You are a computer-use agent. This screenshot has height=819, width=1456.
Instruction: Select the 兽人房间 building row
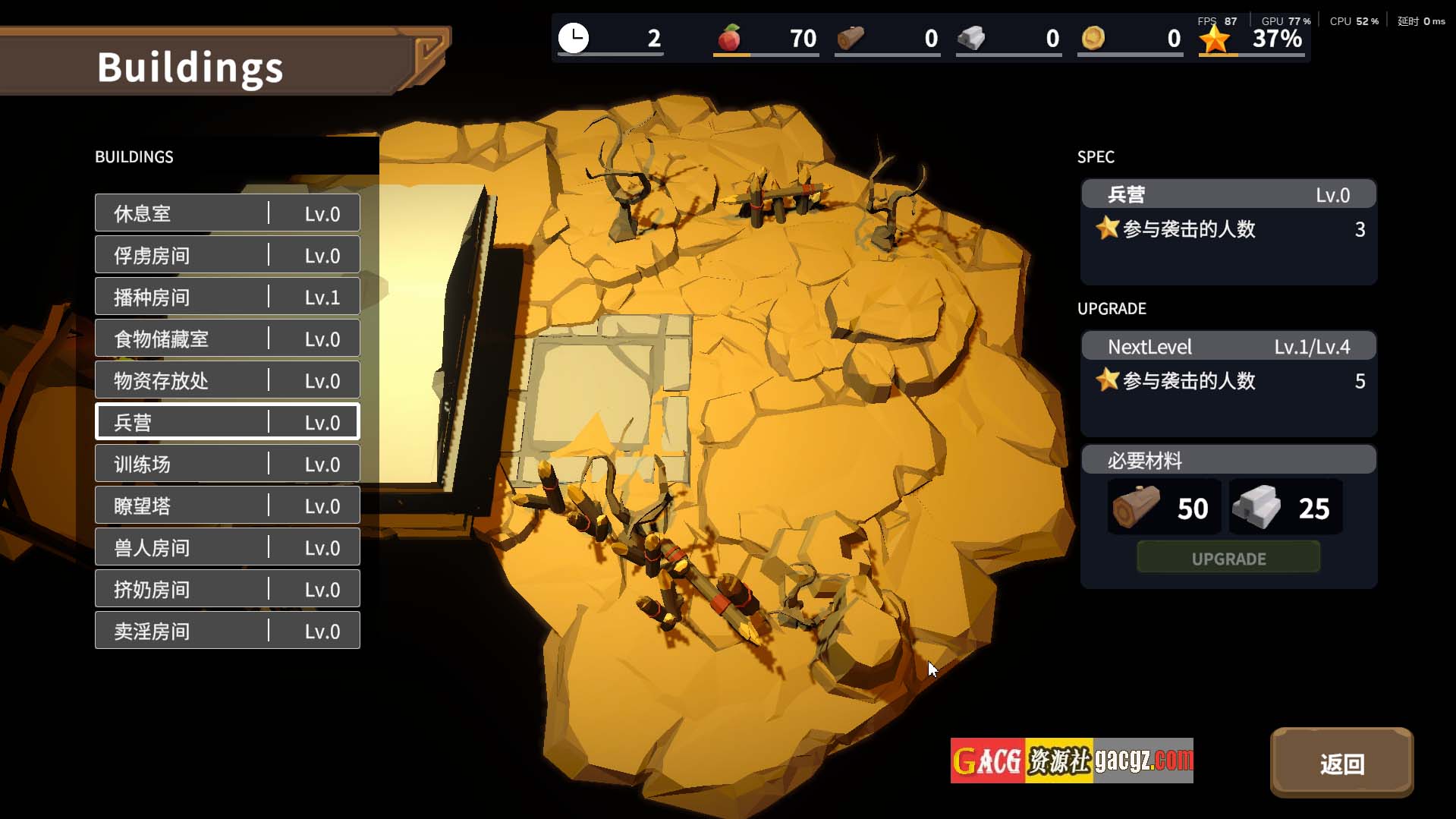pos(227,547)
